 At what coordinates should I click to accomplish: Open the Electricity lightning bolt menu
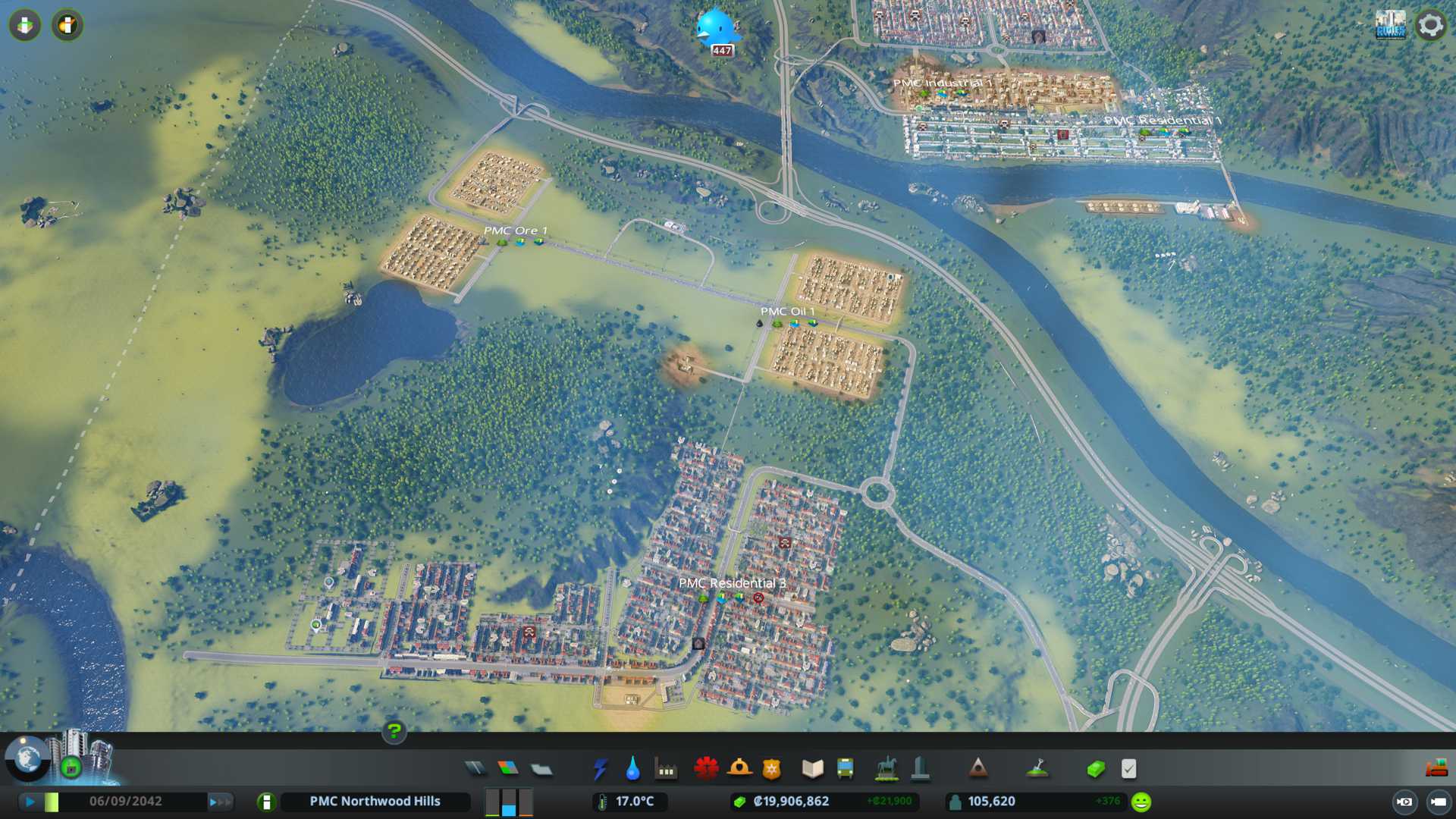601,769
